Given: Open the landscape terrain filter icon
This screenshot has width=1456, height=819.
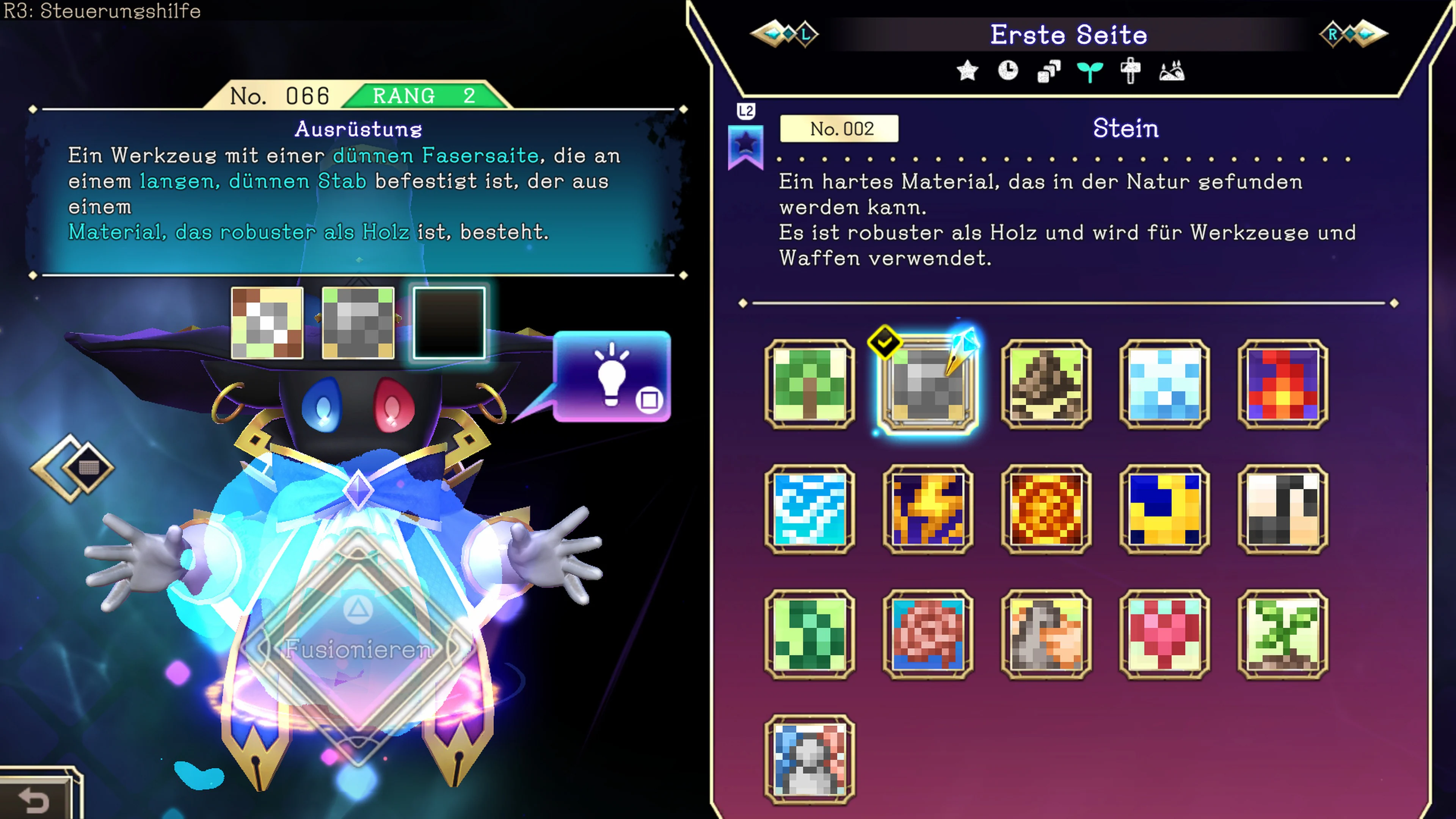Looking at the screenshot, I should coord(1172,71).
